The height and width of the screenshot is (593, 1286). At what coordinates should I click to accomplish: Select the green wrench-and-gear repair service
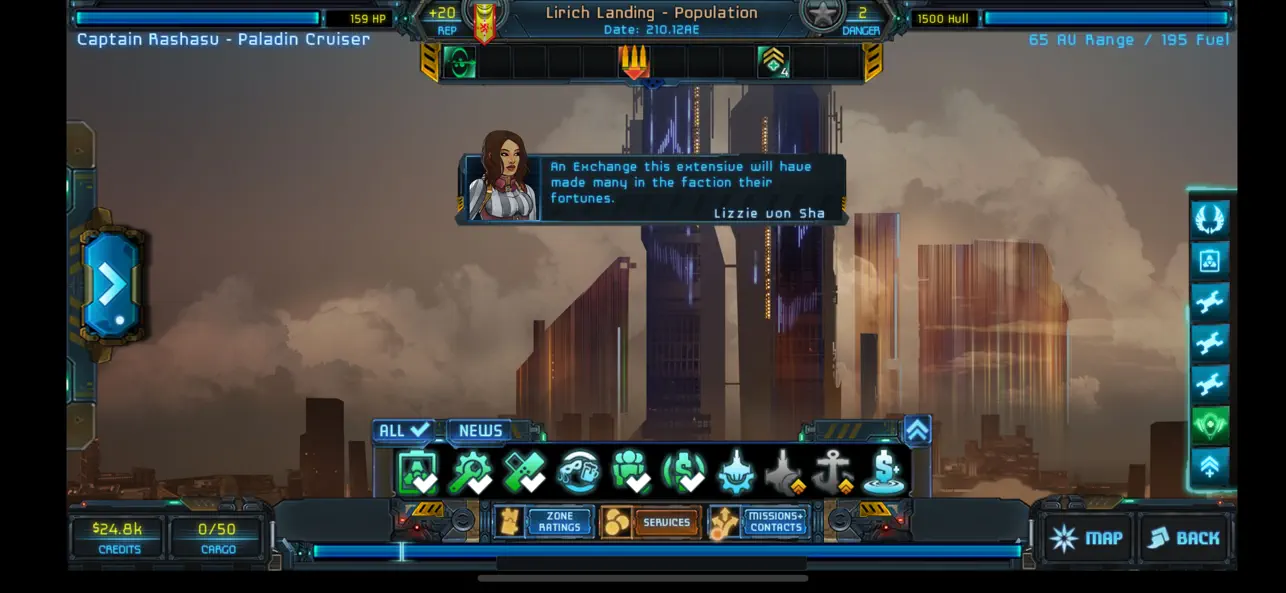(x=471, y=472)
